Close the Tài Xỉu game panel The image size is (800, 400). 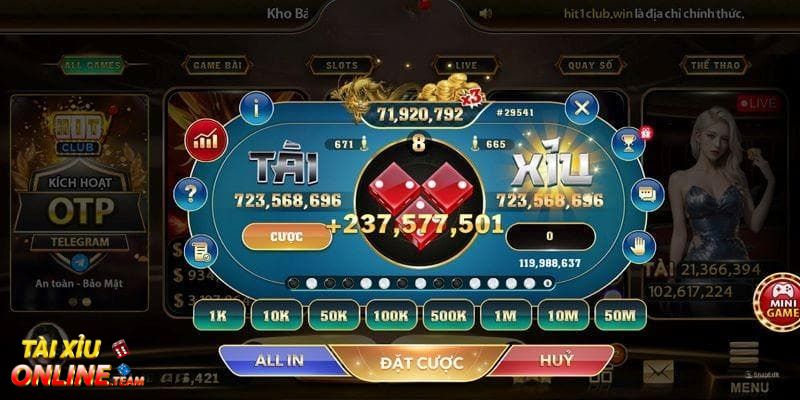coord(581,107)
